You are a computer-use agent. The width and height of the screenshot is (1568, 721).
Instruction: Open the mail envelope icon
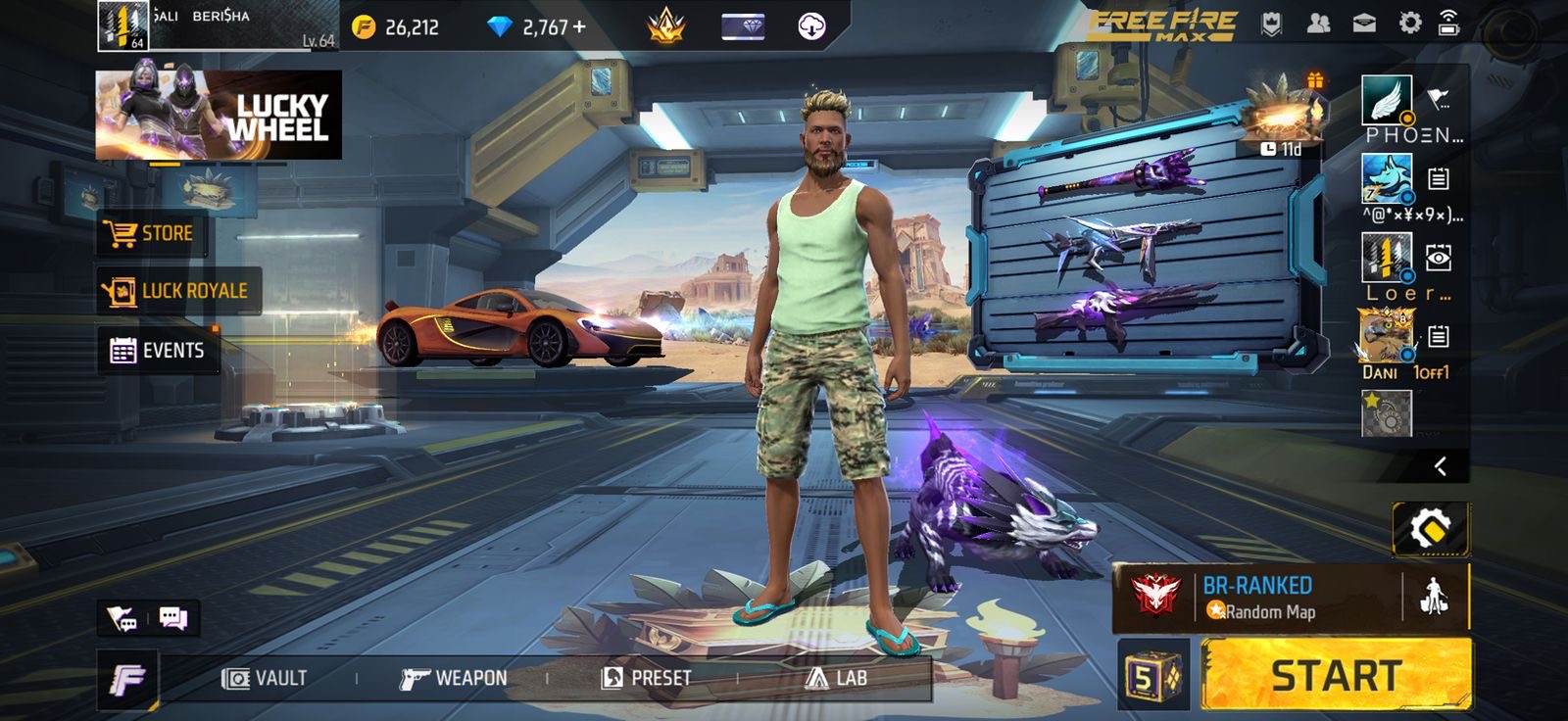click(1364, 24)
